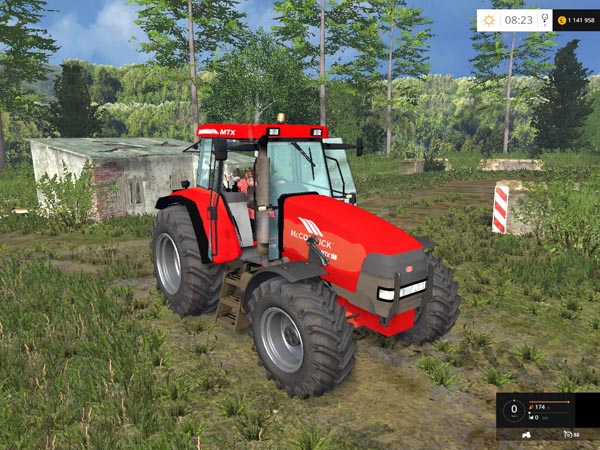
Task: Toggle the cruise control icon
Action: click(567, 434)
